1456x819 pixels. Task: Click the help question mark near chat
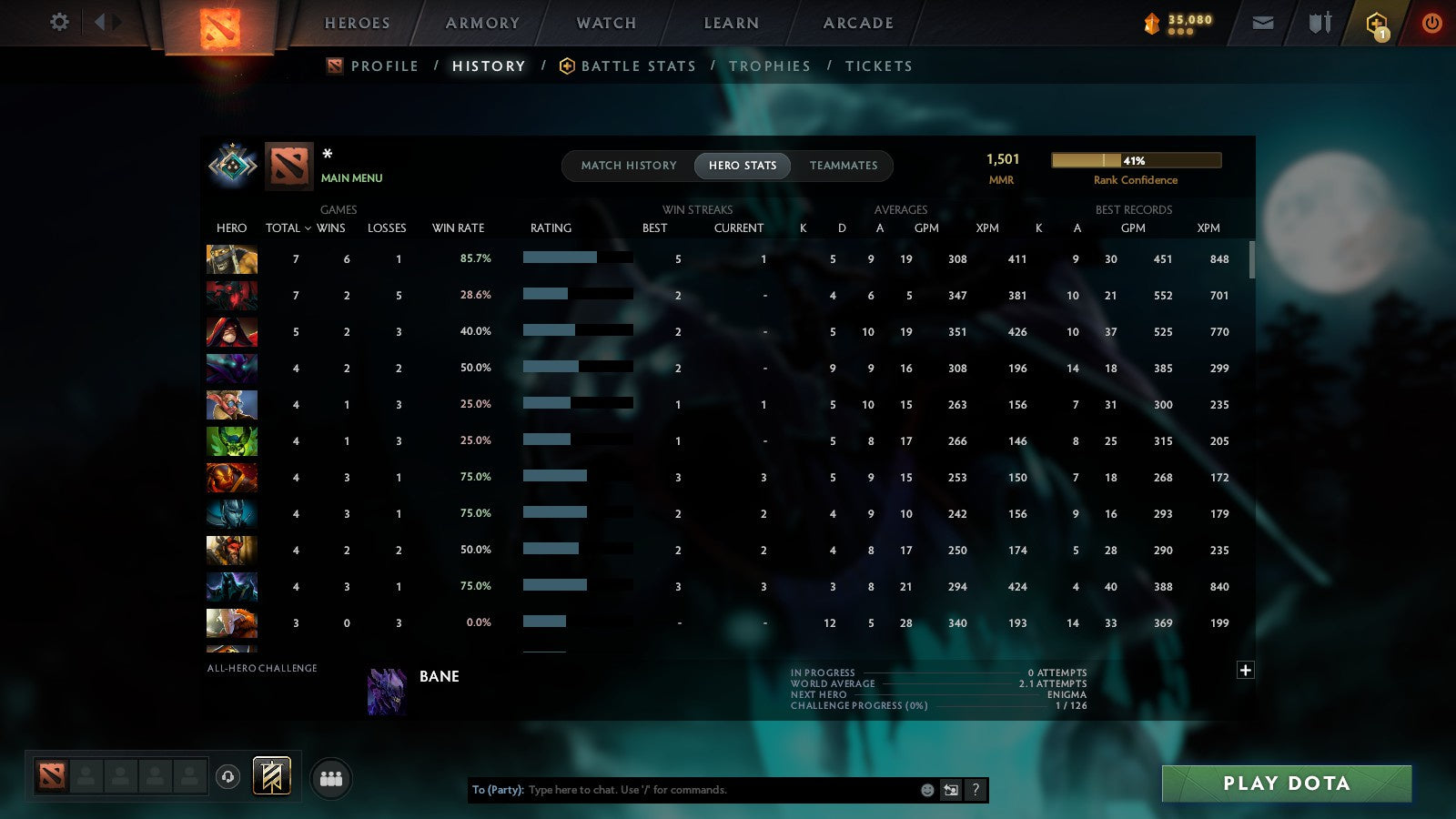point(976,790)
